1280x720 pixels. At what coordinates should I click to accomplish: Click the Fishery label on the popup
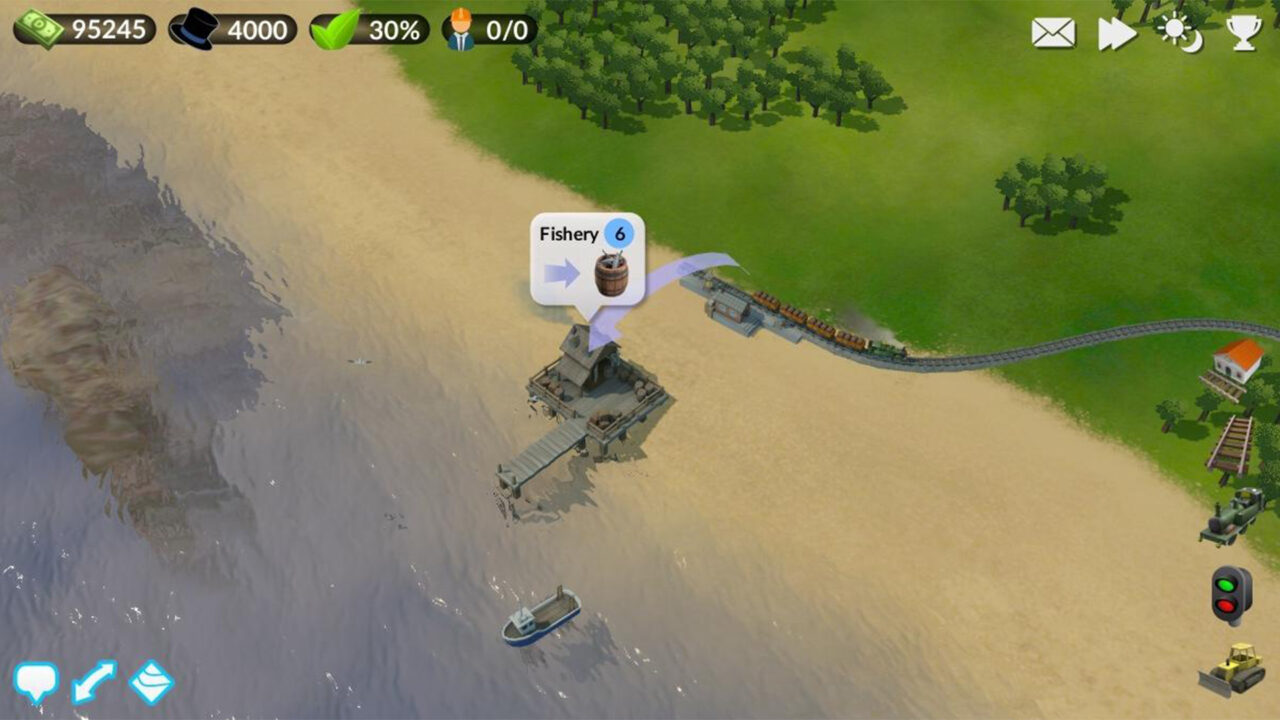570,233
